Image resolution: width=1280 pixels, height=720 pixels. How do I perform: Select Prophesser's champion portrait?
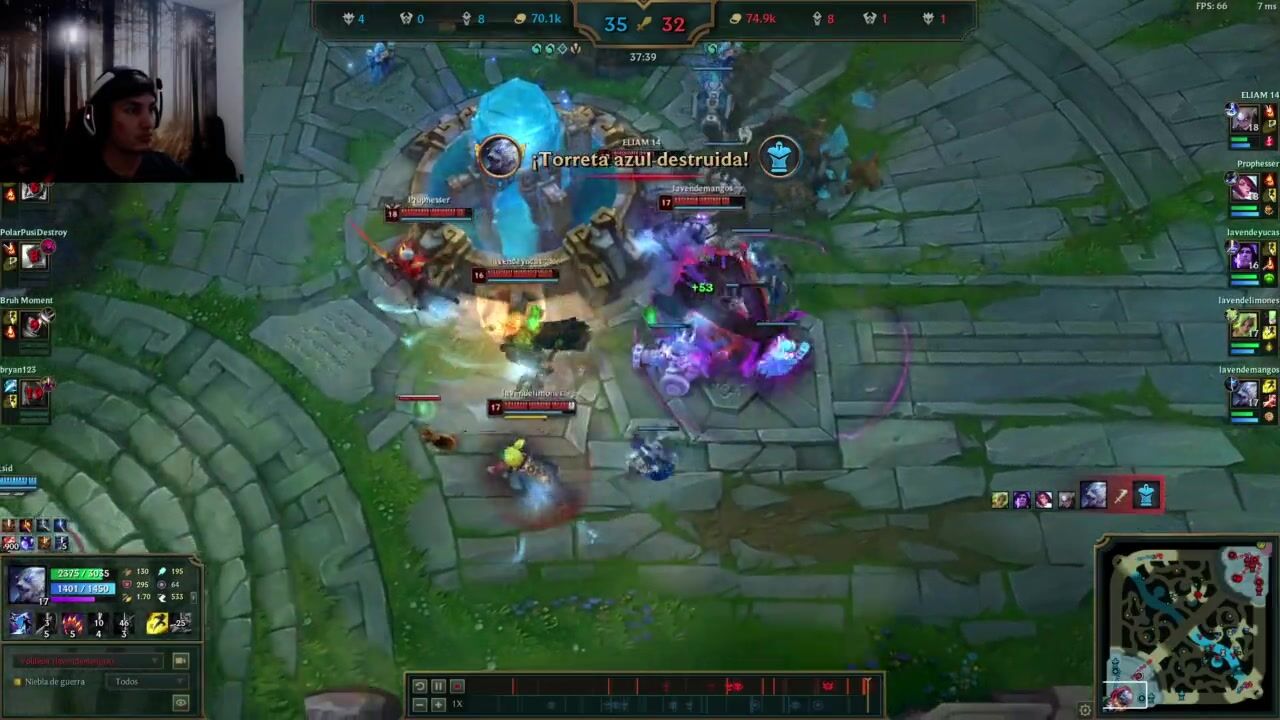pos(1245,187)
